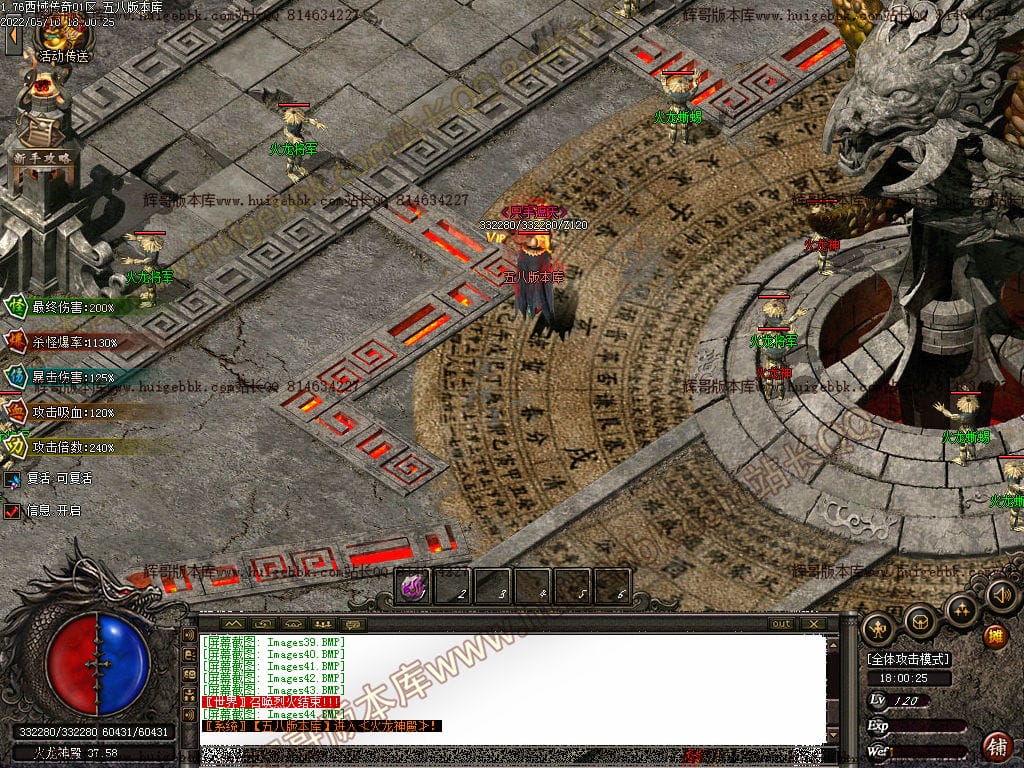
Task: Open the 活动传送 event teleport icon
Action: point(62,38)
